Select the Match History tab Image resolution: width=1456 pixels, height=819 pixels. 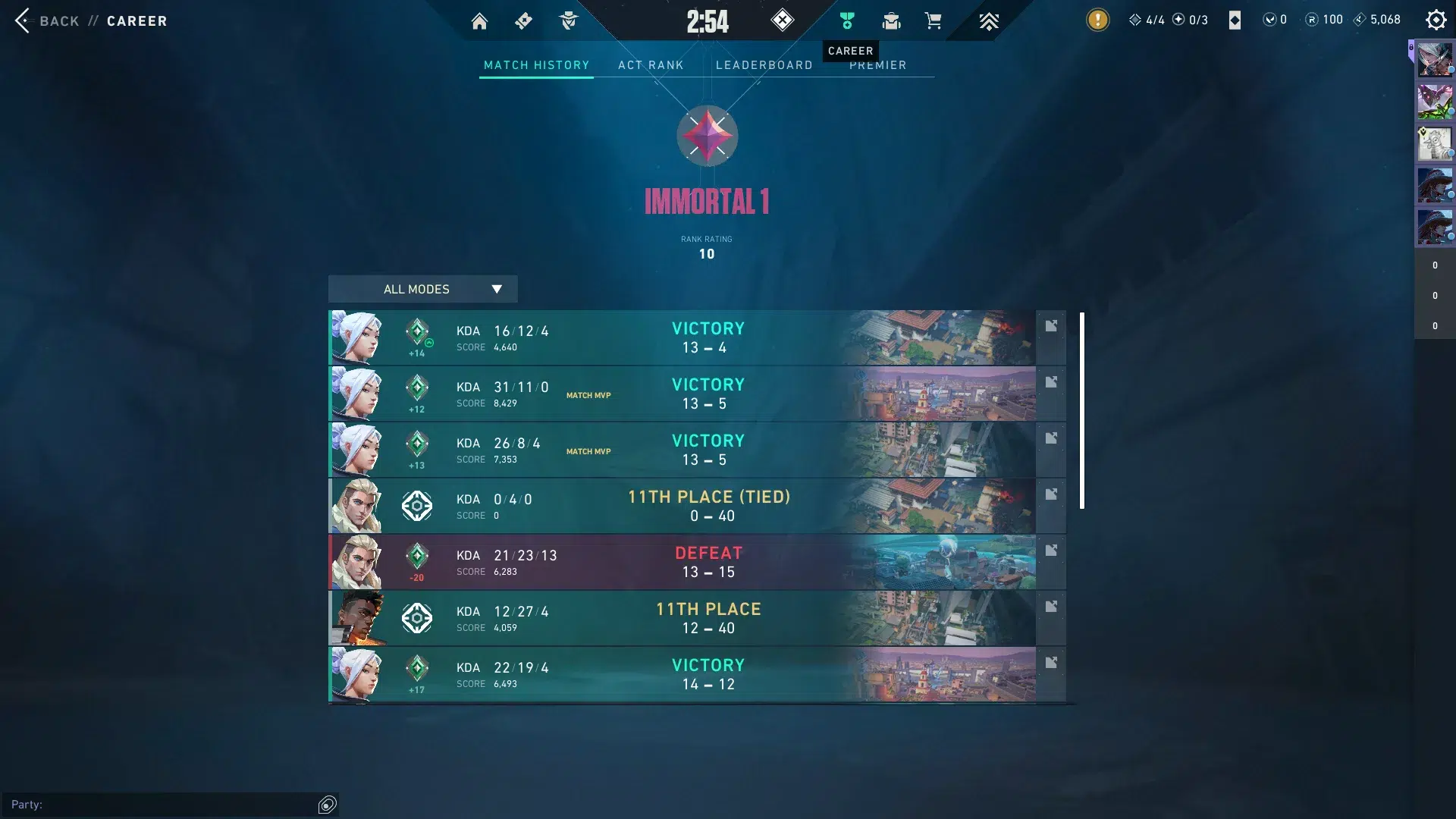pos(536,65)
